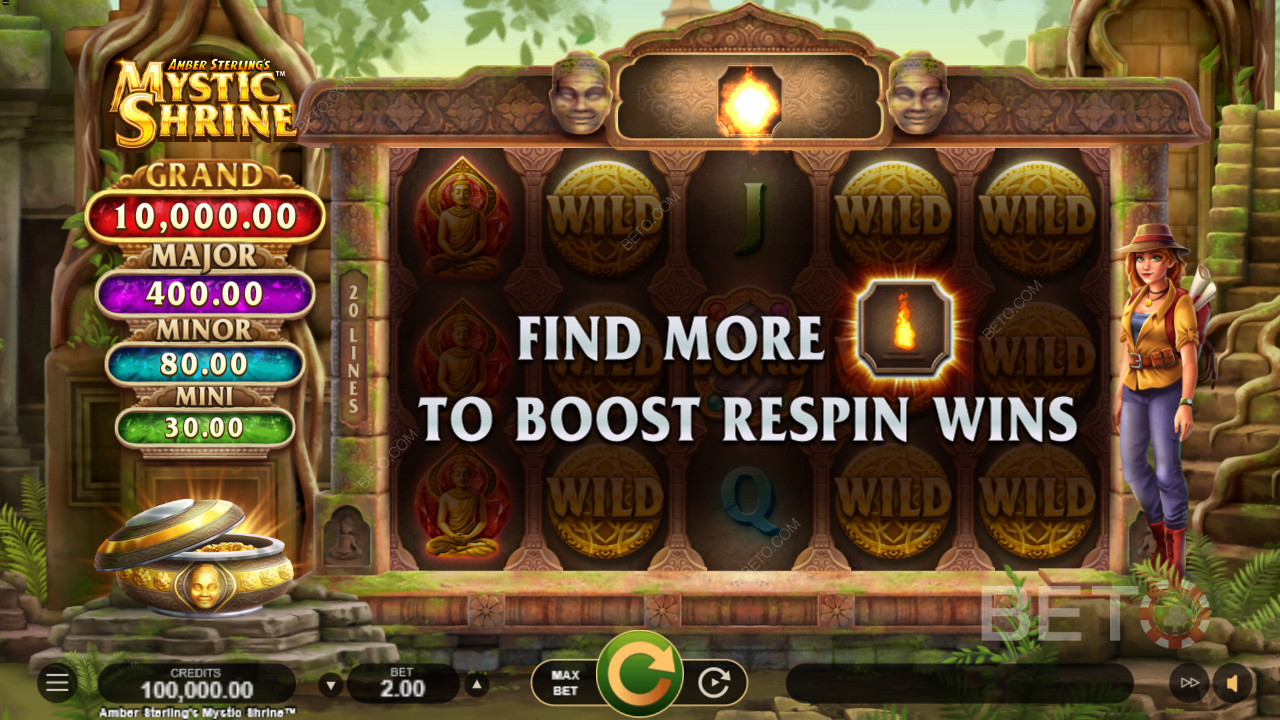The width and height of the screenshot is (1280, 720).
Task: Increase the bet amount
Action: pyautogui.click(x=478, y=685)
